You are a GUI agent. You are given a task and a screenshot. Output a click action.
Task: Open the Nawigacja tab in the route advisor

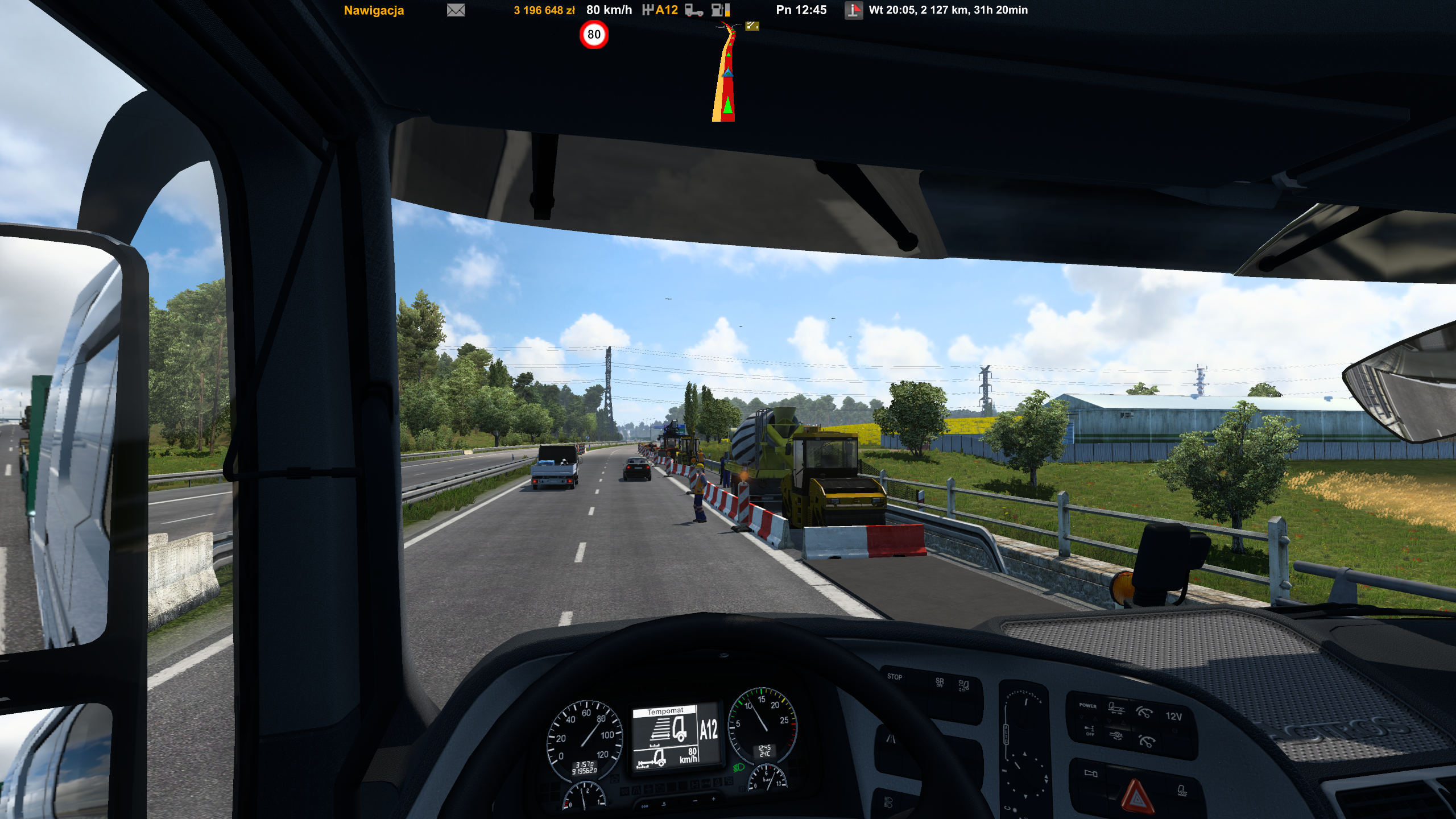click(x=374, y=10)
